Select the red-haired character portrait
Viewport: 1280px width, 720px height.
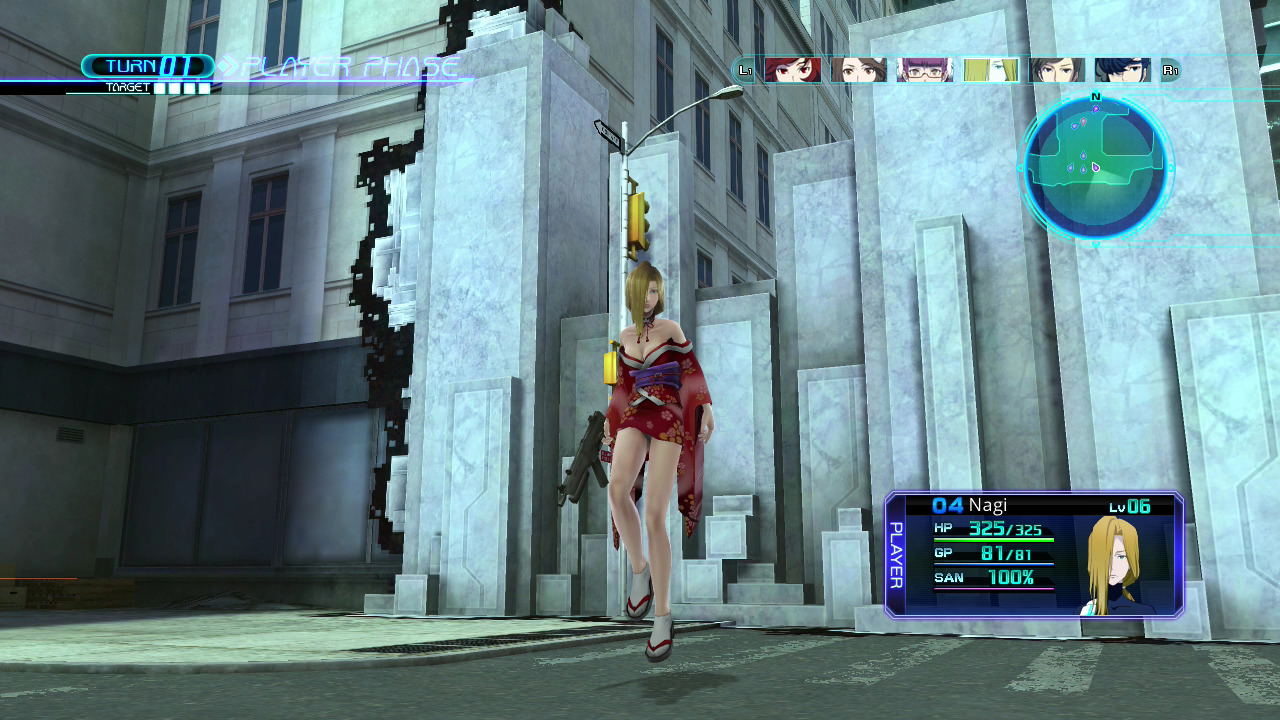792,70
